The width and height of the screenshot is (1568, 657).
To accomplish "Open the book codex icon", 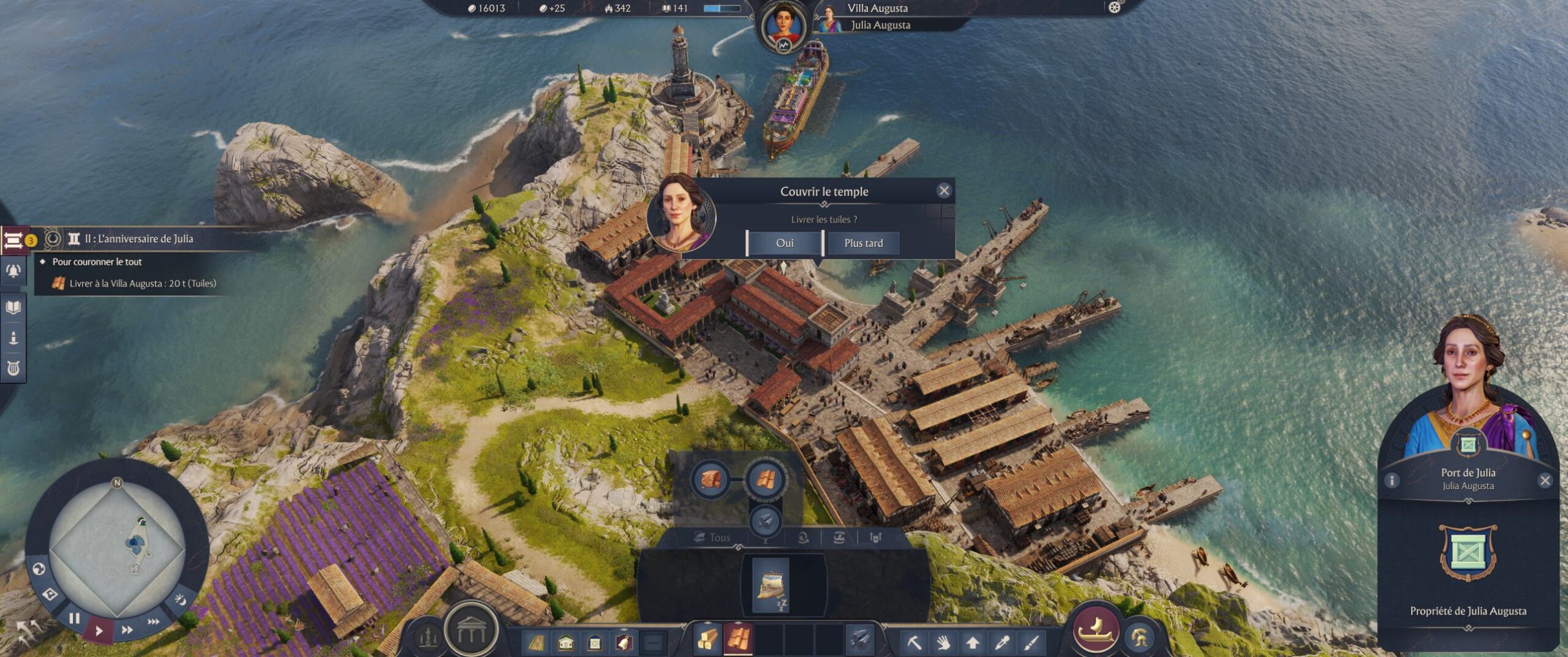I will [x=13, y=306].
